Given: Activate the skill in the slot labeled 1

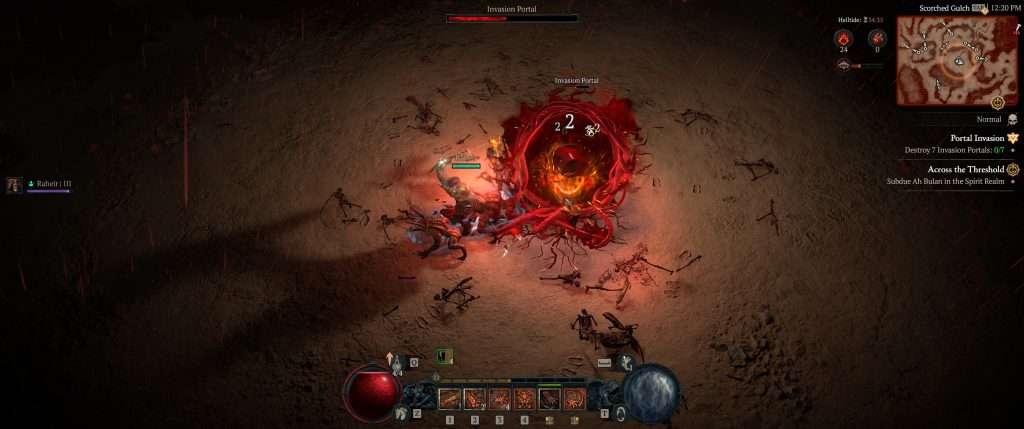Looking at the screenshot, I should tap(451, 400).
